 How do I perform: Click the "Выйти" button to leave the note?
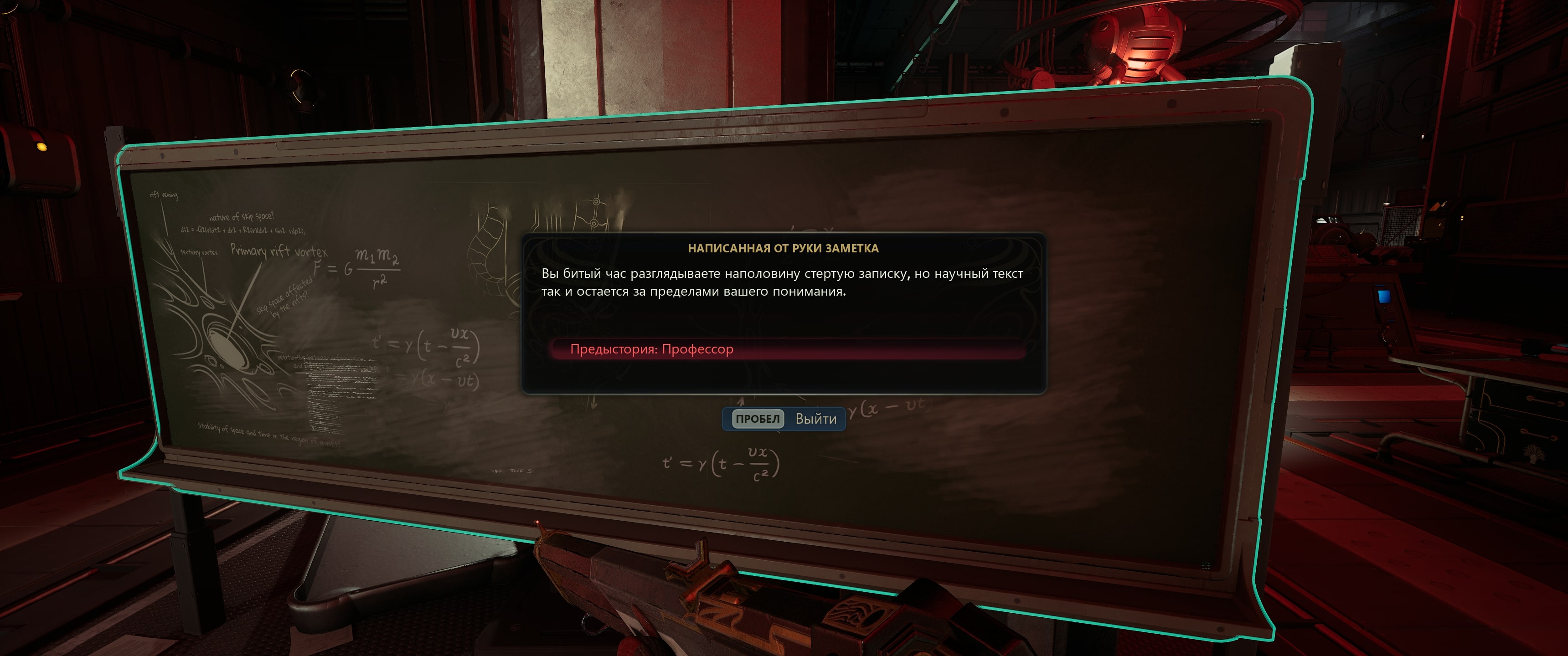point(784,419)
